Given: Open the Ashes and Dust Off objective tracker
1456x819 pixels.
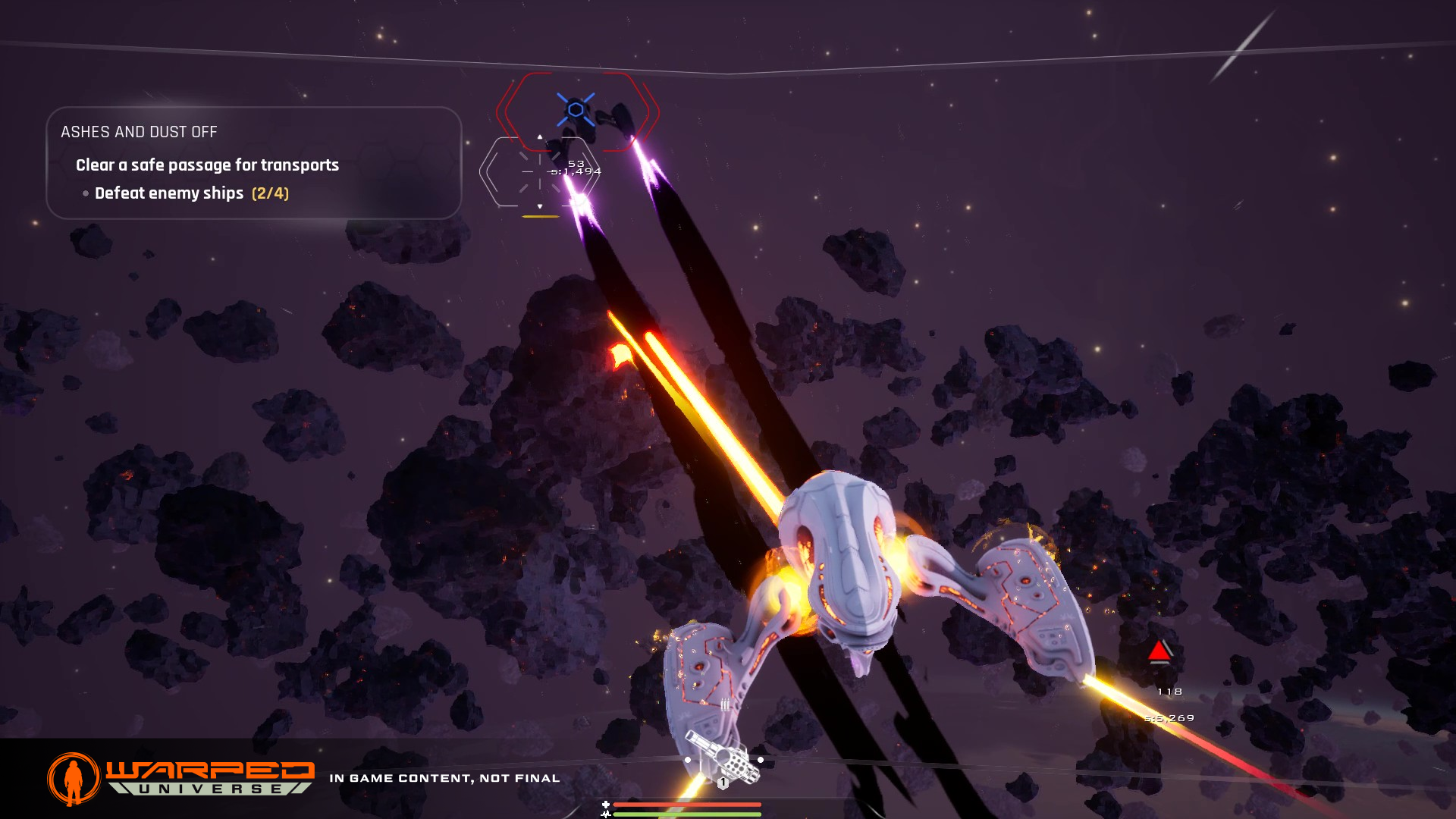Looking at the screenshot, I should (x=139, y=132).
